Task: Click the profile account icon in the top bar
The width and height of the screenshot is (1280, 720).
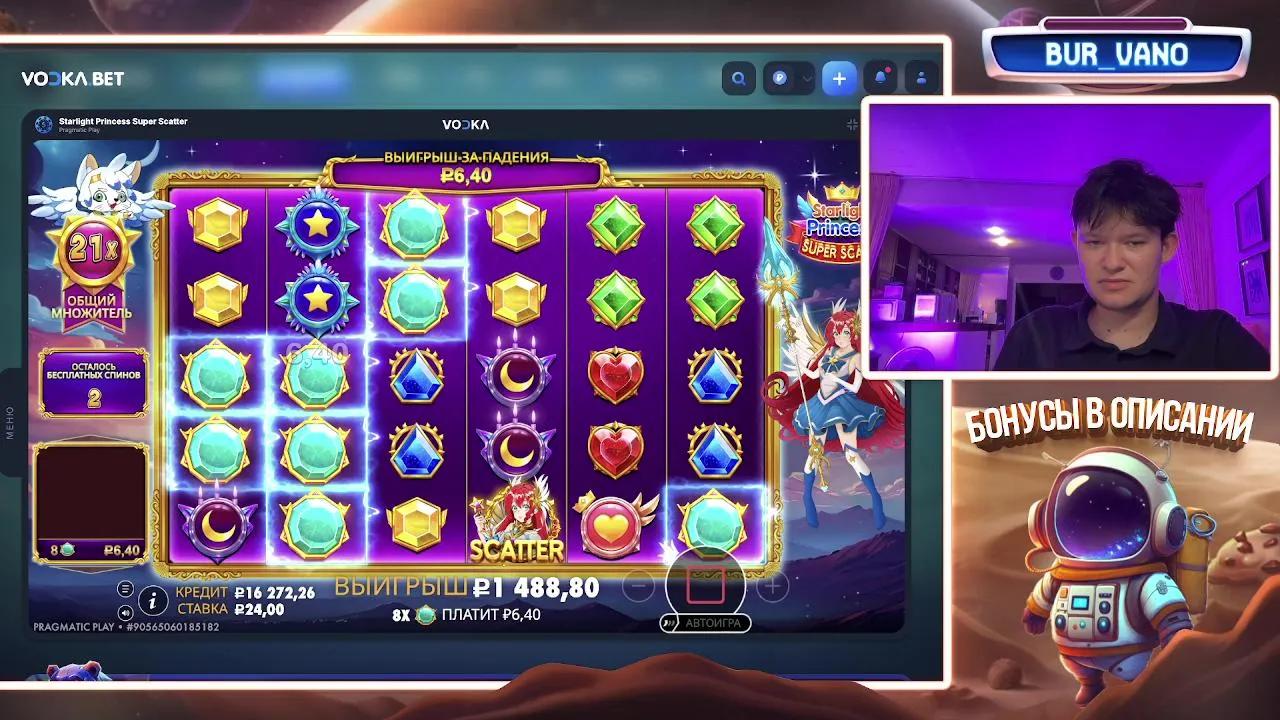Action: coord(919,78)
